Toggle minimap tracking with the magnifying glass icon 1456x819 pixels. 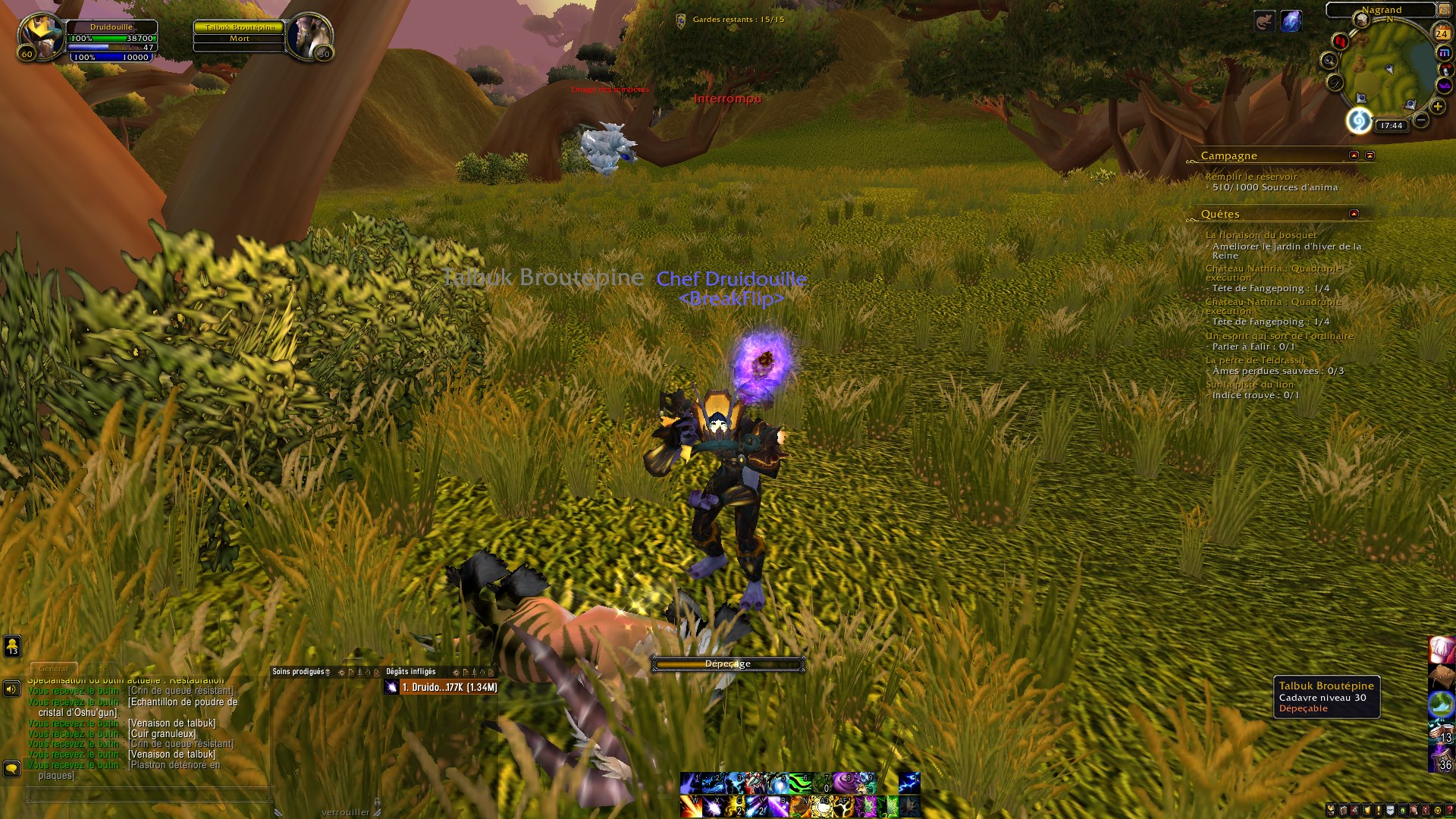1329,61
